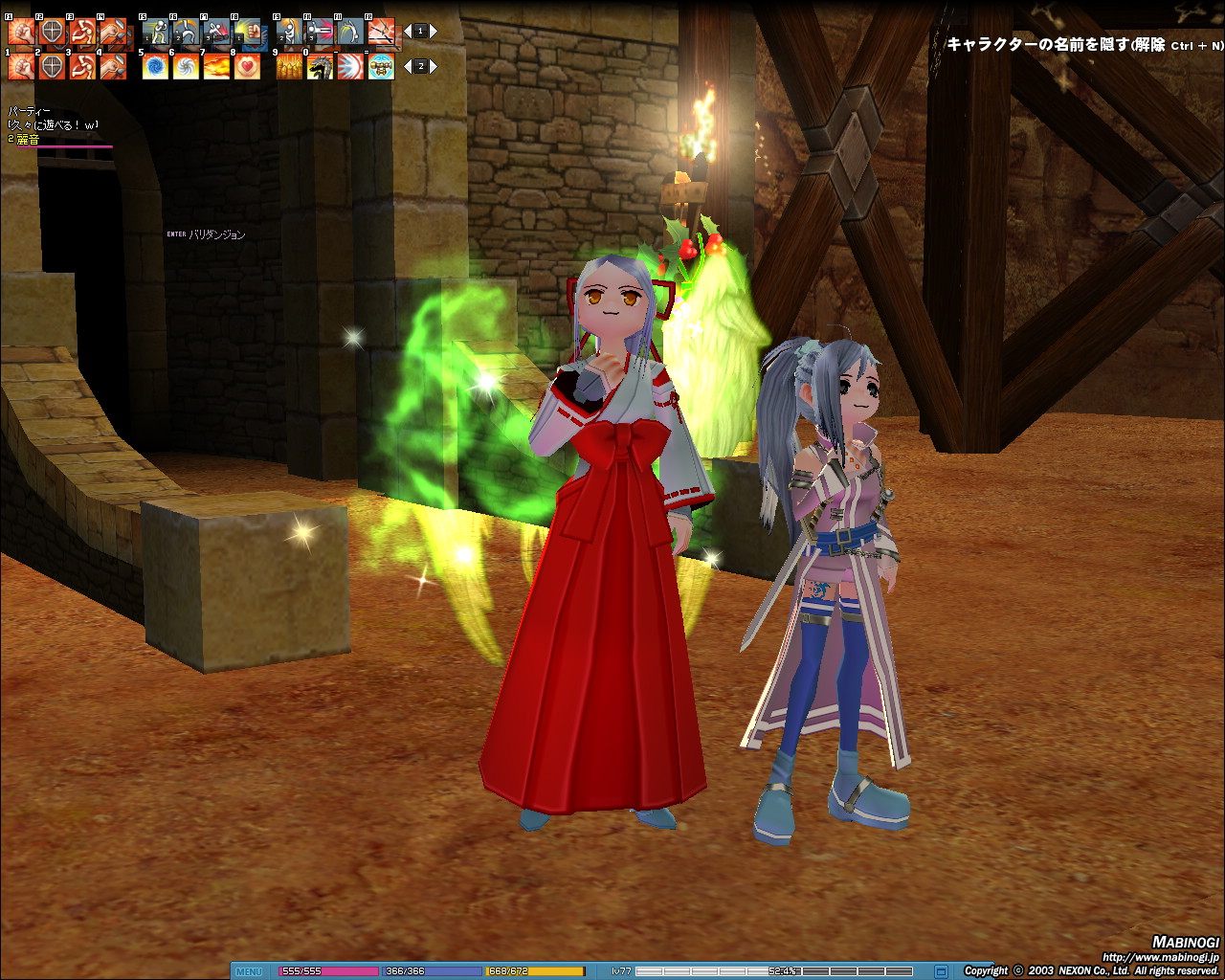Cast the fire bolt spell on key 7
This screenshot has height=980, width=1225.
[x=216, y=67]
